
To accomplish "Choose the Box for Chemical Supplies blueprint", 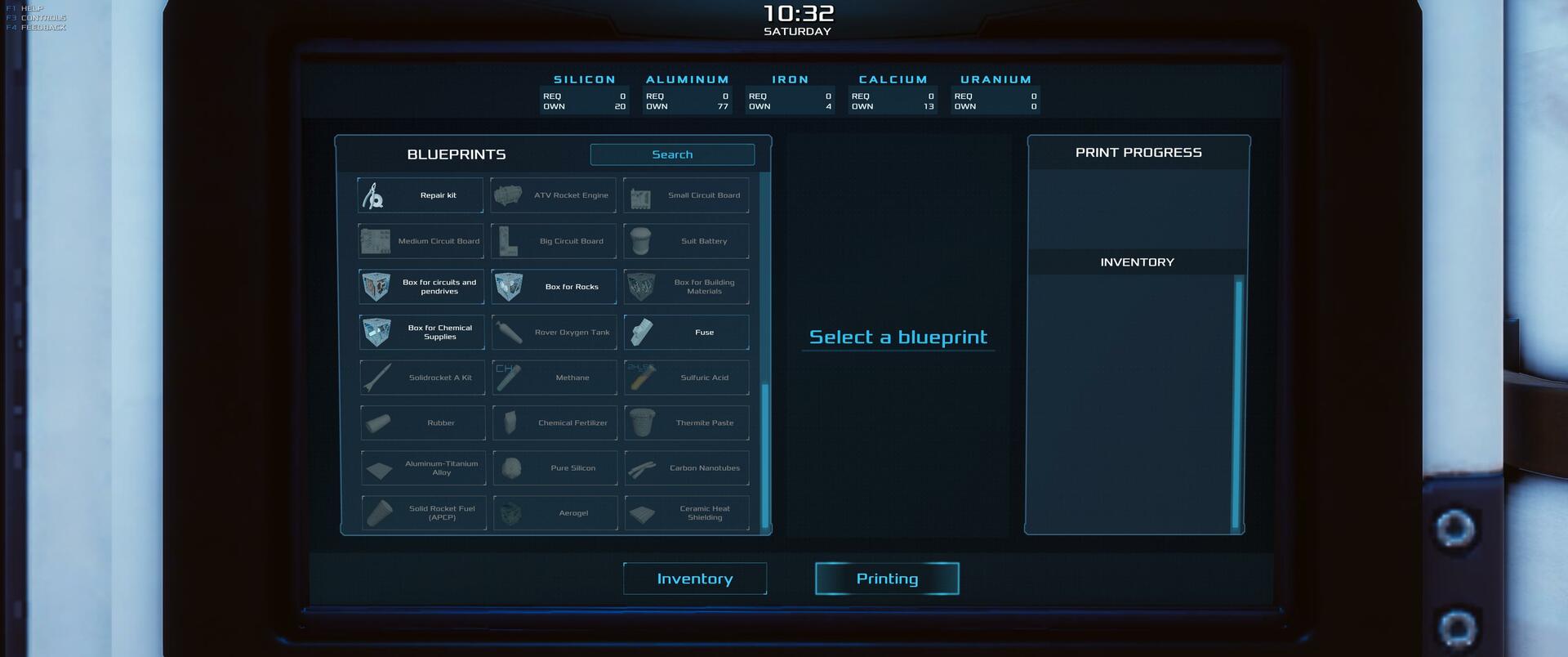I will tap(422, 333).
